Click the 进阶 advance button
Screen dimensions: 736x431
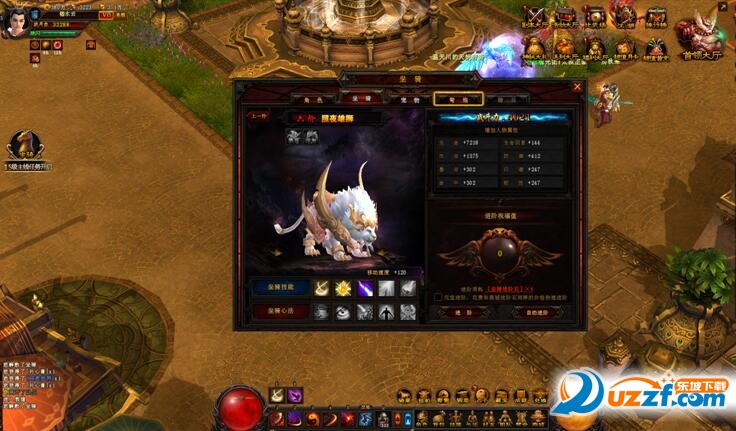(455, 312)
